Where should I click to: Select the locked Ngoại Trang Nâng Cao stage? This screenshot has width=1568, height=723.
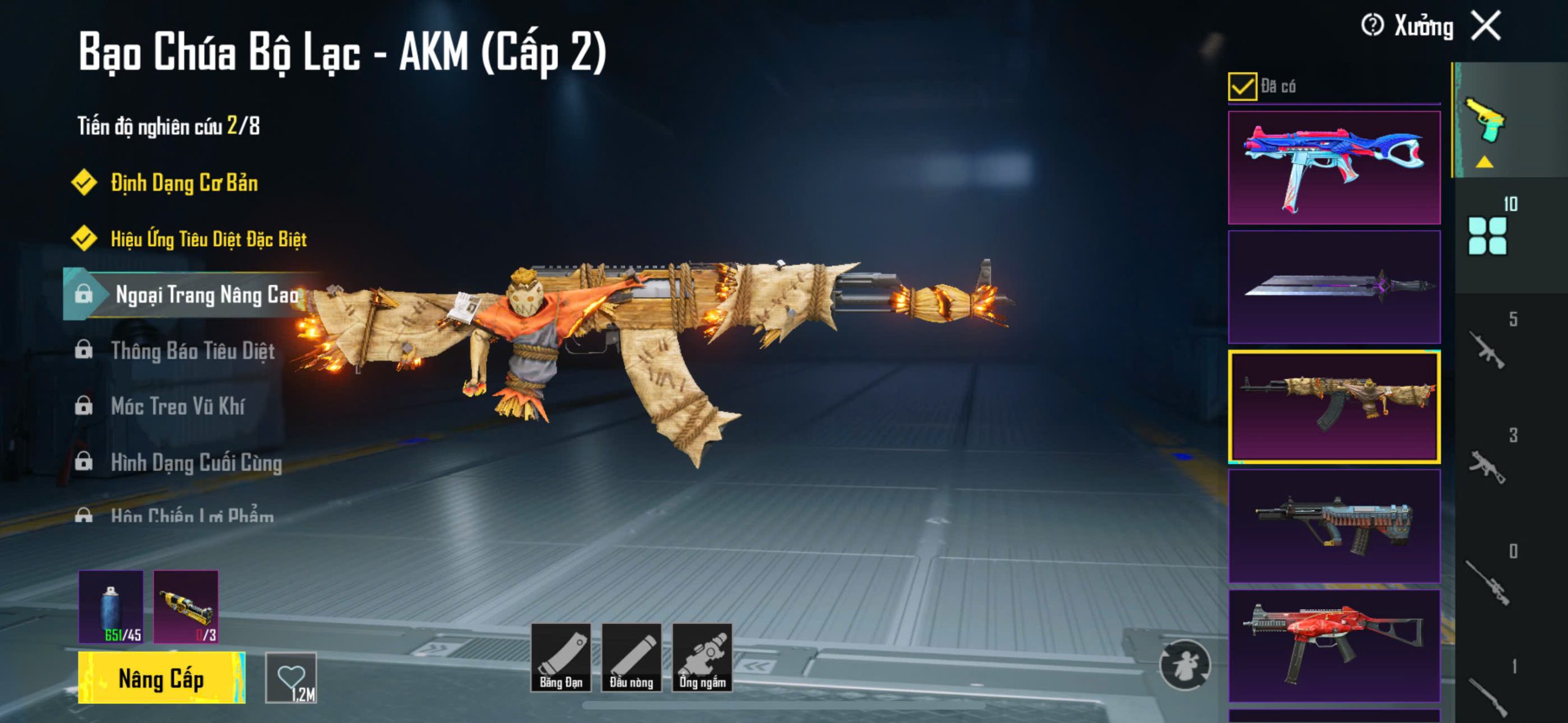206,295
